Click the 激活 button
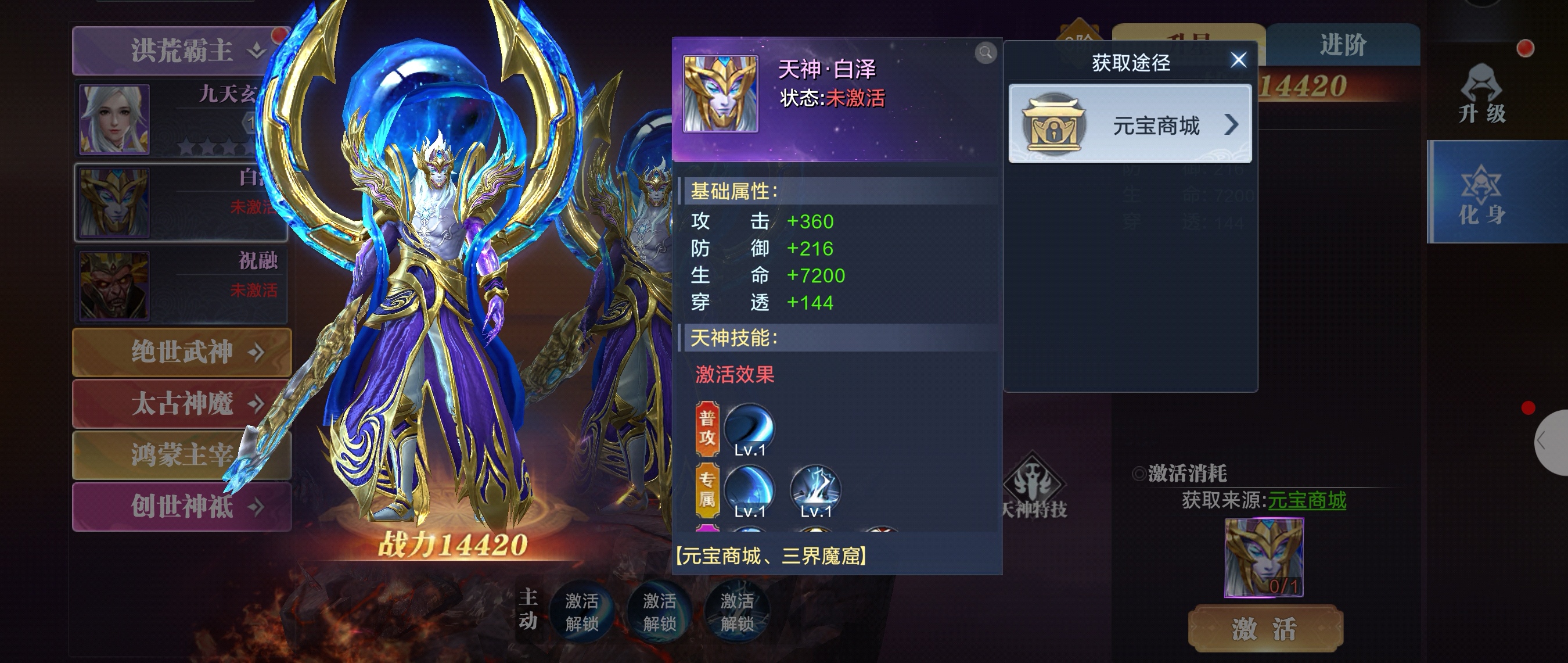The height and width of the screenshot is (663, 1568). click(1265, 629)
